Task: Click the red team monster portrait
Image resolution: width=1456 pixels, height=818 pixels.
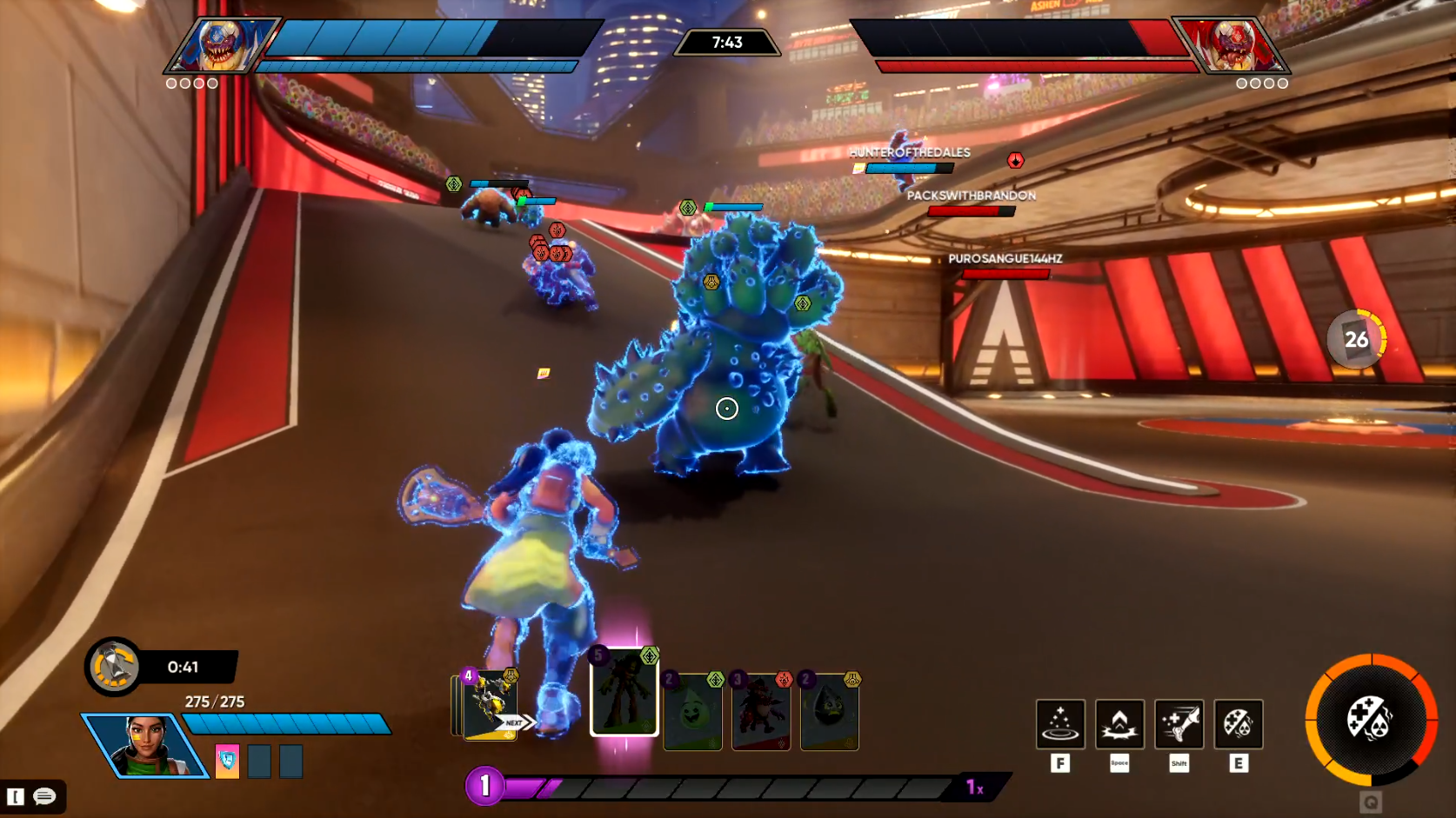Action: 1233,45
